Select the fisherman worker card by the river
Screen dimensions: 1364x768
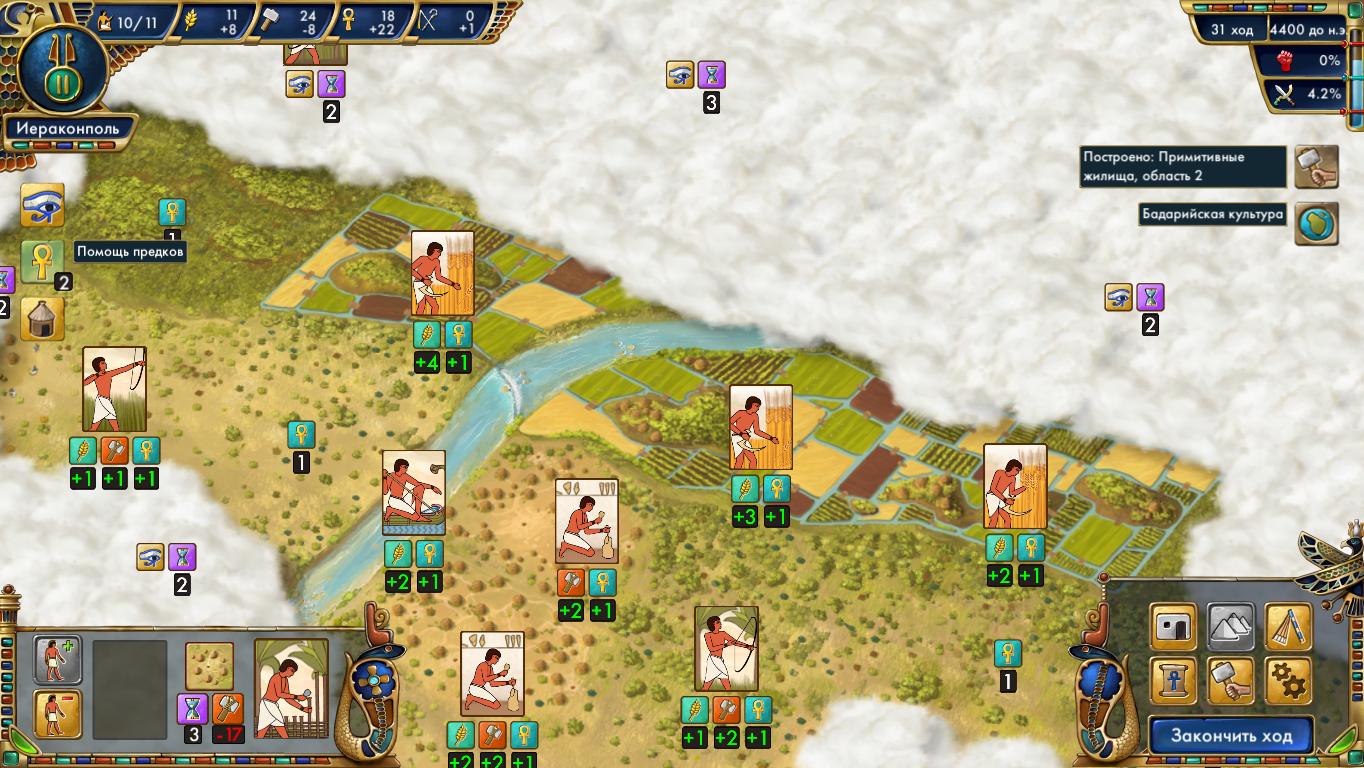pos(413,493)
